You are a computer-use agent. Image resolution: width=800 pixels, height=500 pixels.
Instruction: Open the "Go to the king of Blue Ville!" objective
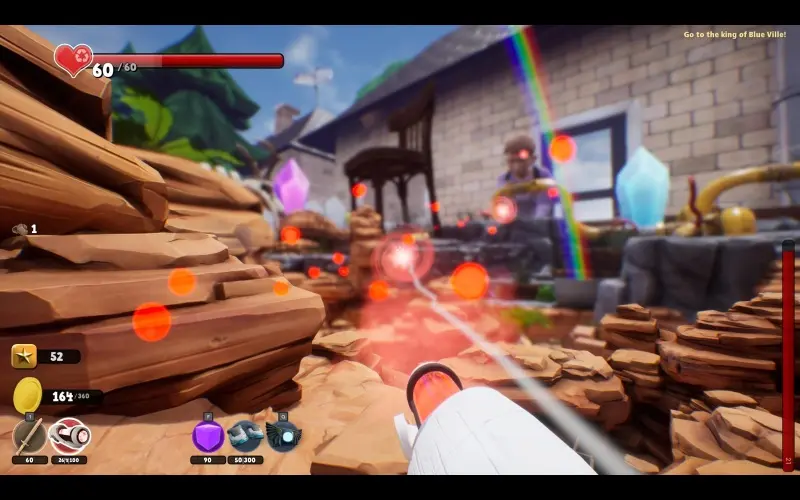click(735, 35)
